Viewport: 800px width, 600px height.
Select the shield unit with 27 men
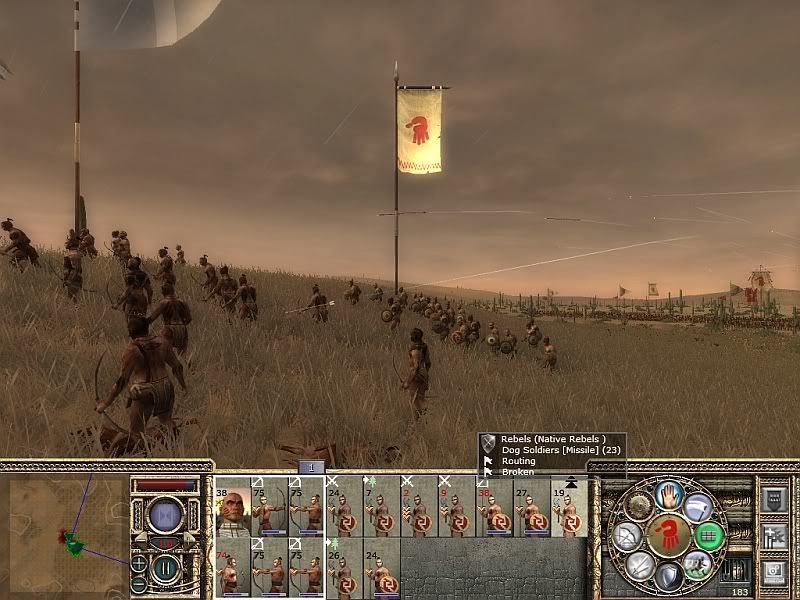click(531, 508)
